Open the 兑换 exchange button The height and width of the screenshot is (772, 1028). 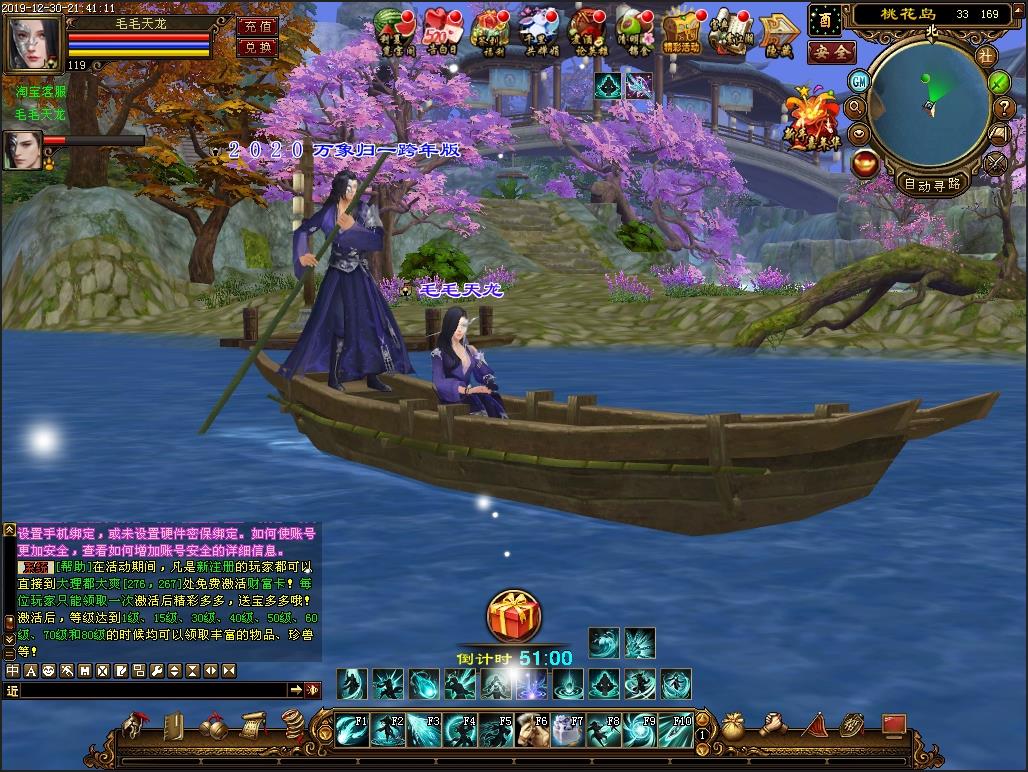tap(257, 47)
